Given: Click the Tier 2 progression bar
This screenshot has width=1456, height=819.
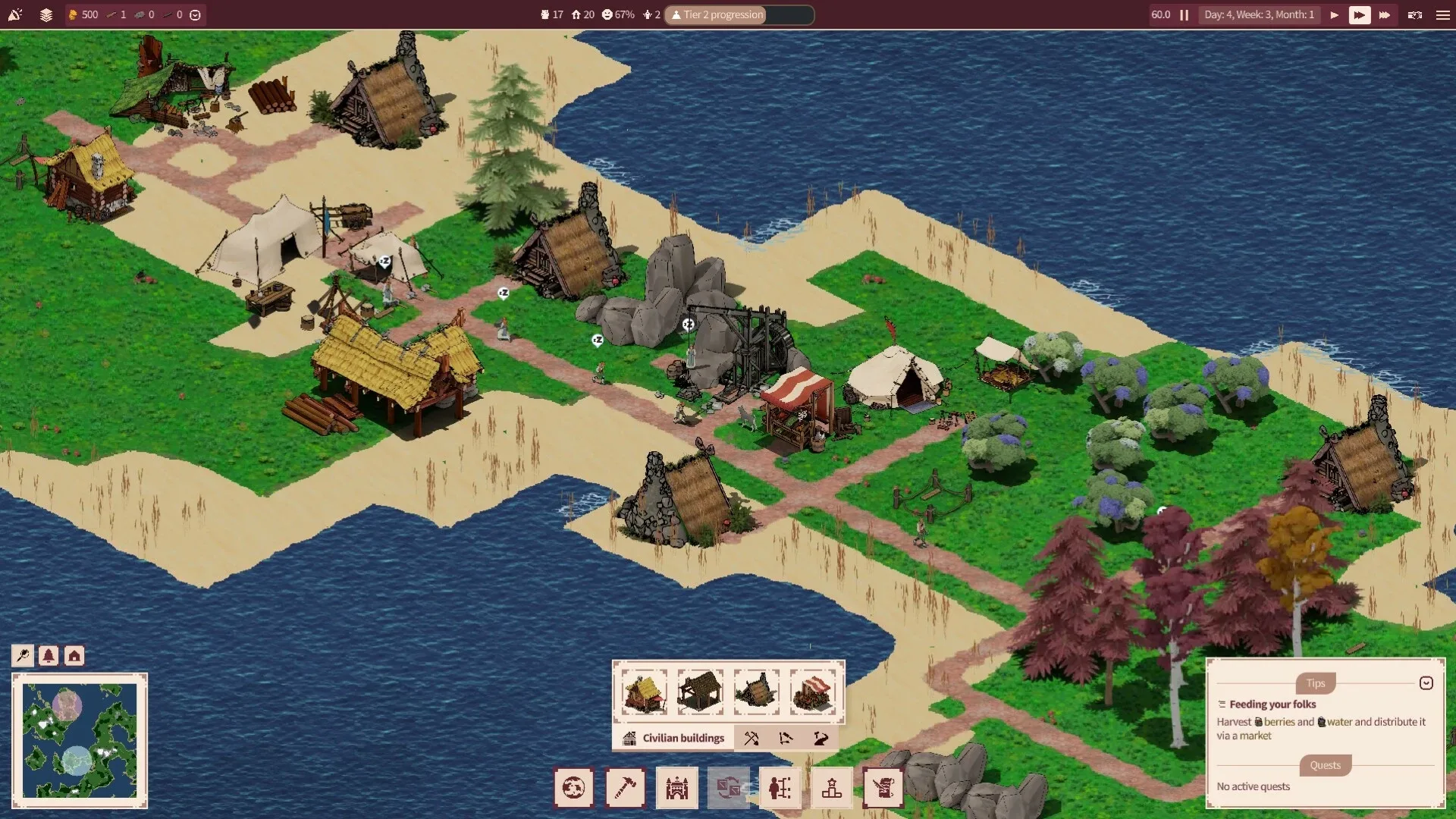Looking at the screenshot, I should 739,14.
